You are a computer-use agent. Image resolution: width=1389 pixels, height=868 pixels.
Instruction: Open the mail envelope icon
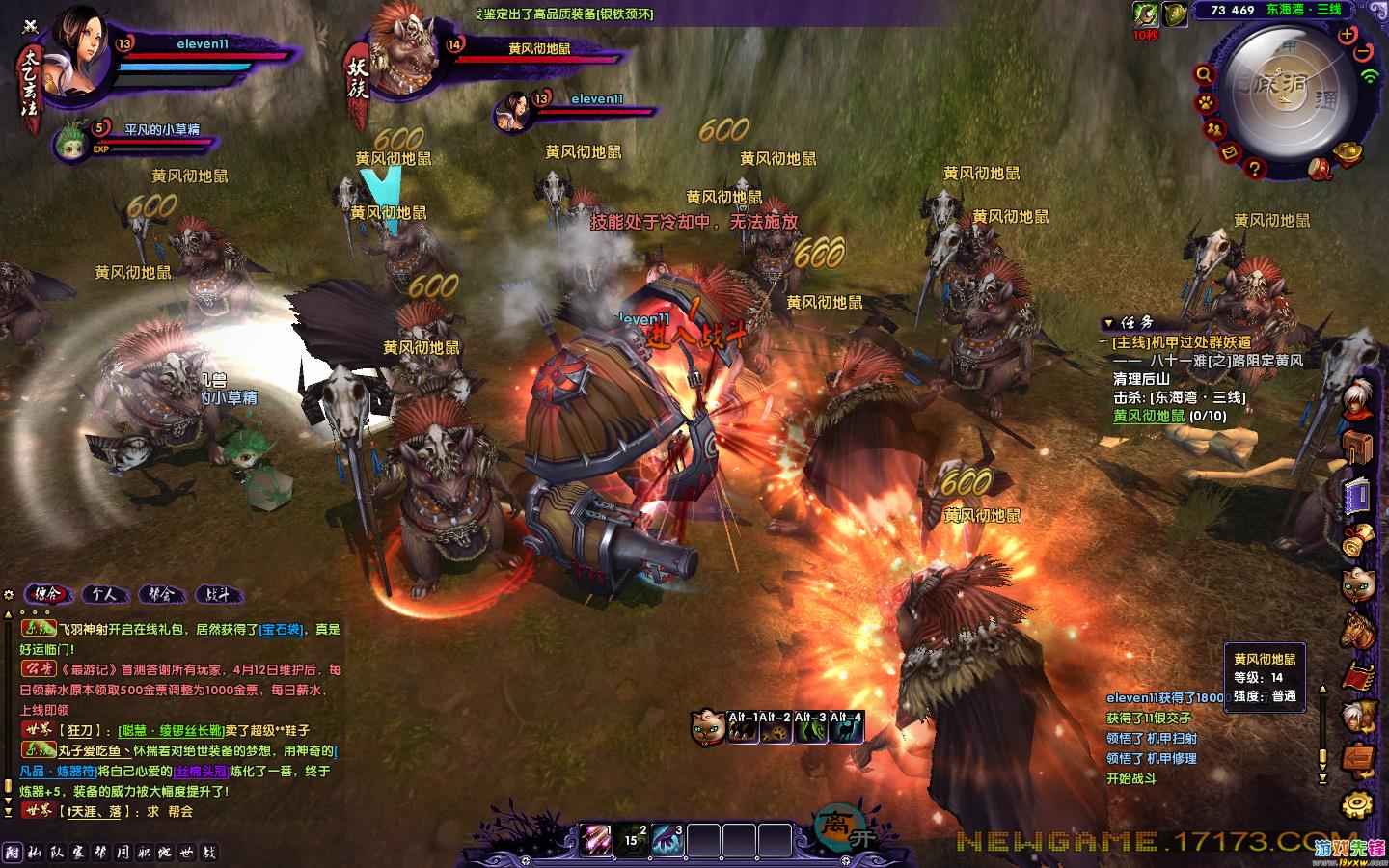point(1230,151)
